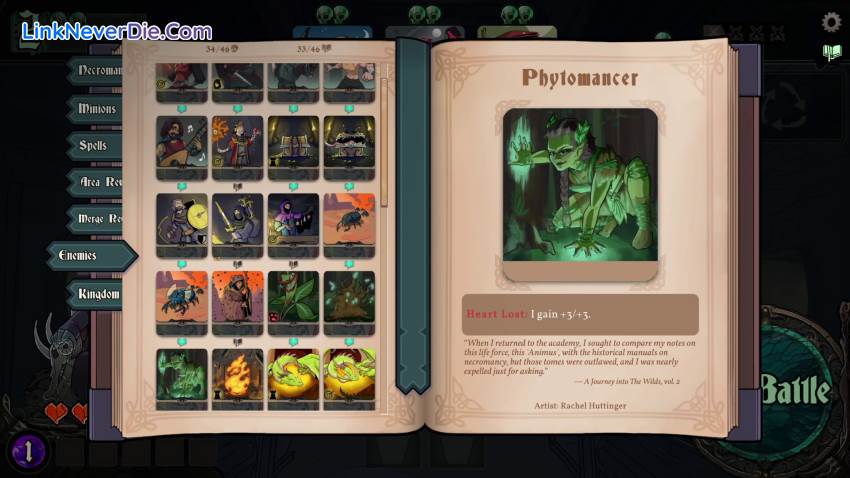This screenshot has width=850, height=478.
Task: View the green leafy plant enemy card
Action: (x=293, y=297)
